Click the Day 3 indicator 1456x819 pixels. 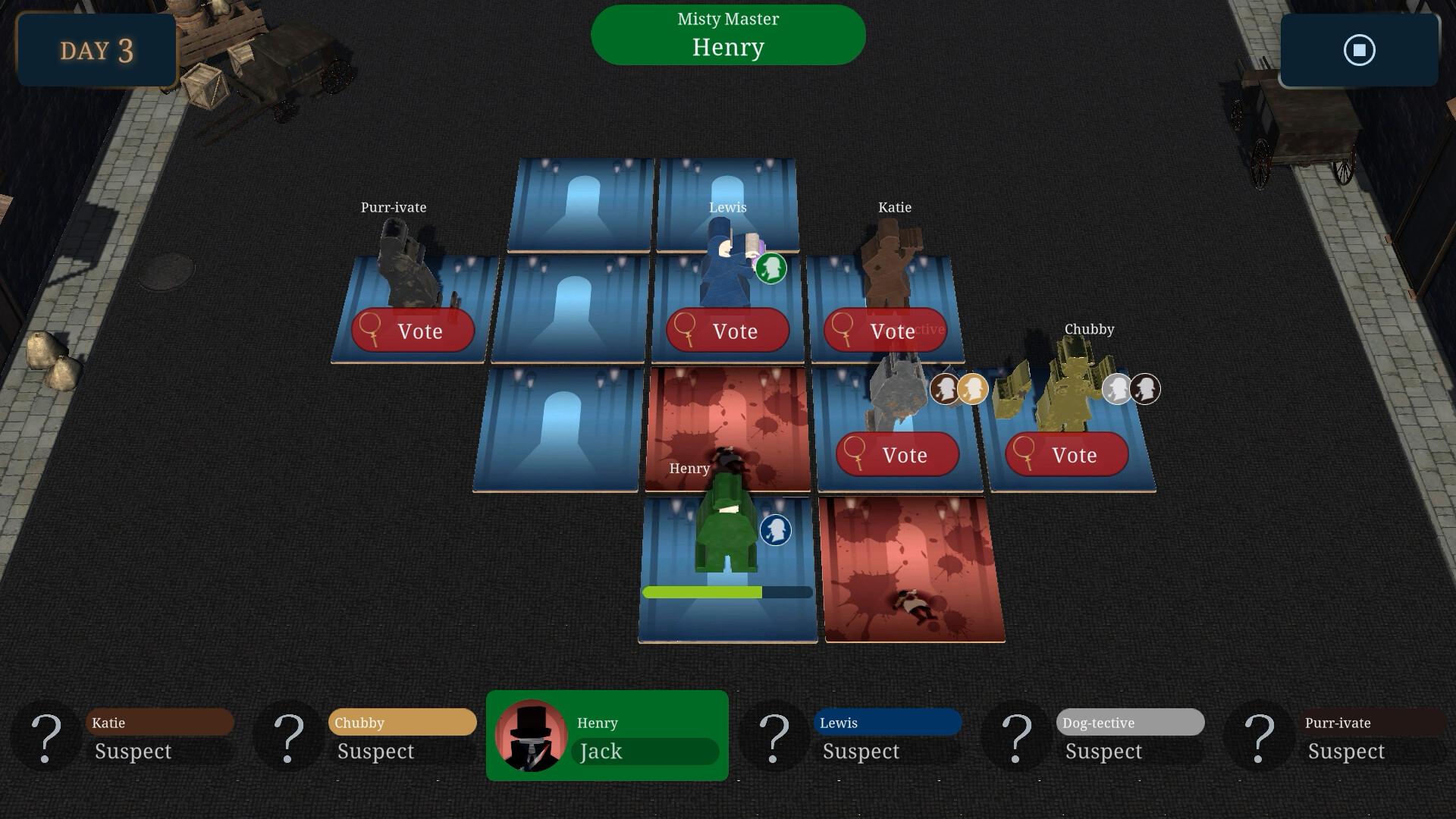pos(96,51)
